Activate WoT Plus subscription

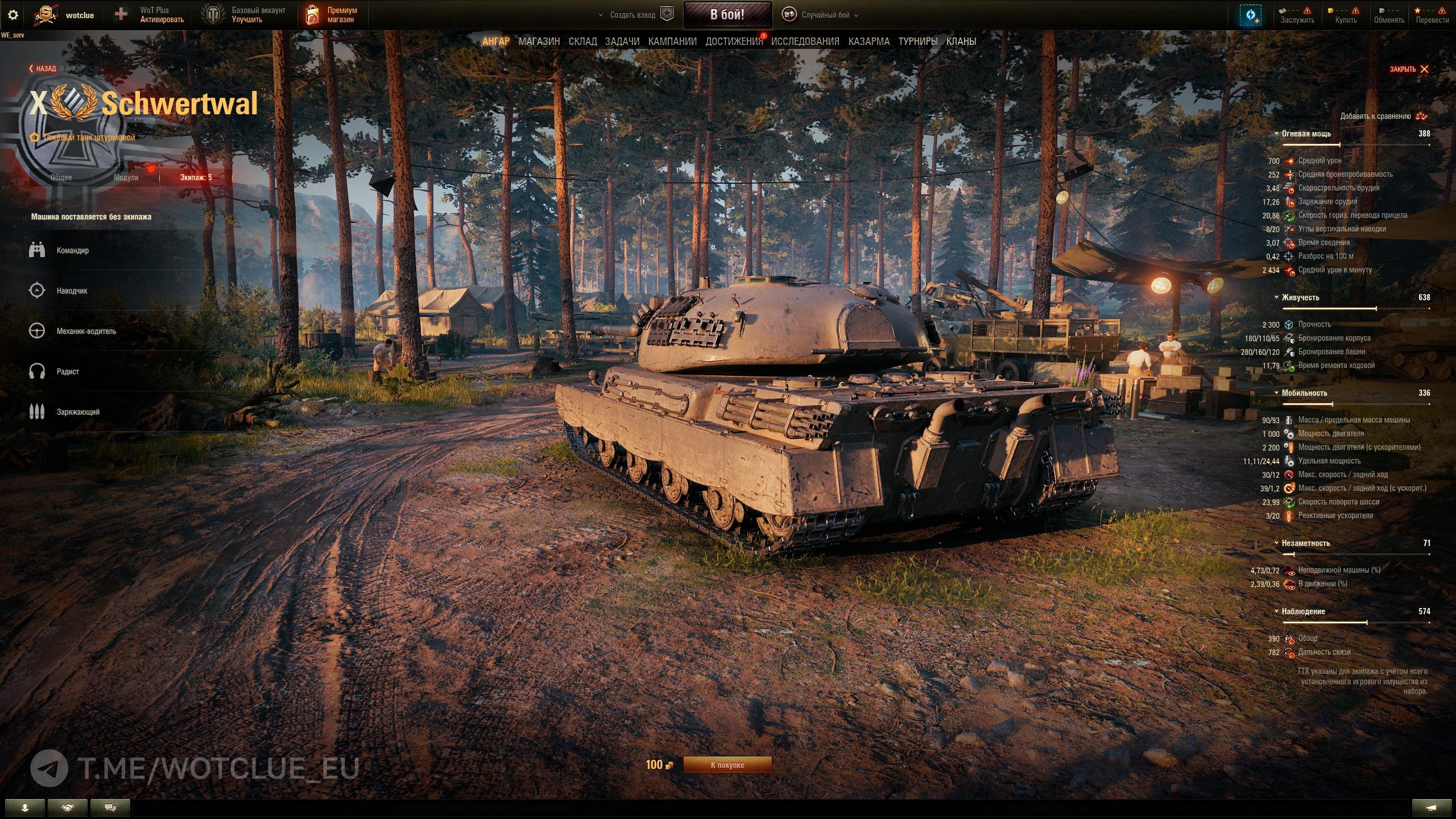(150, 15)
